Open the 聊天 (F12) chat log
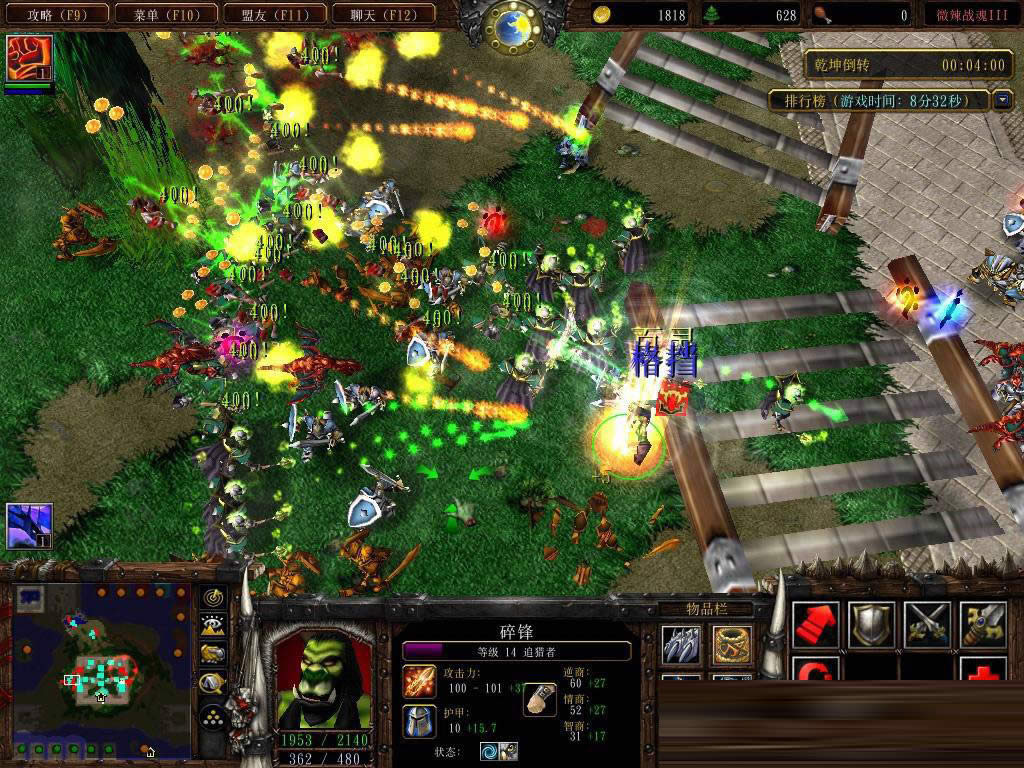This screenshot has height=768, width=1024. pos(383,14)
